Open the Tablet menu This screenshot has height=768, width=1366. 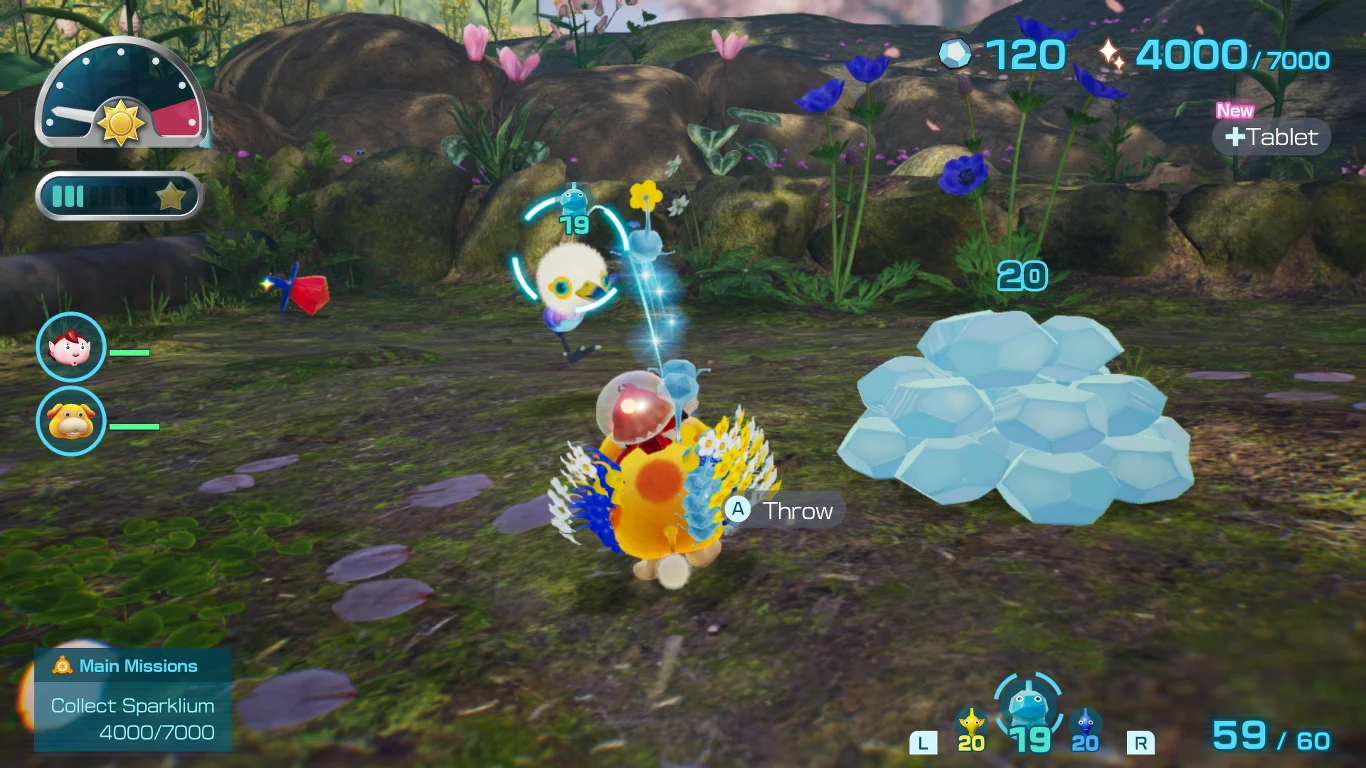(1271, 137)
